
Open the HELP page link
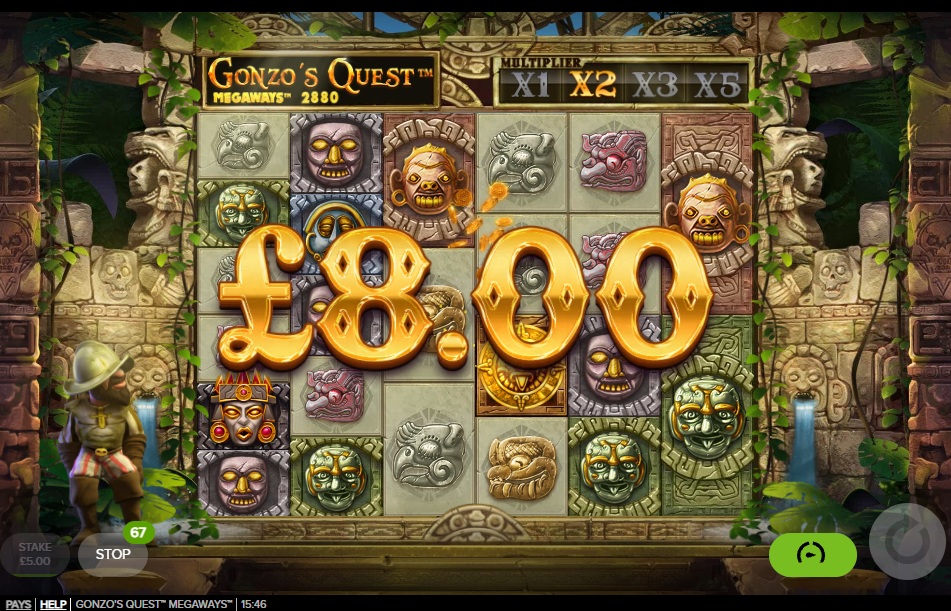pyautogui.click(x=53, y=604)
